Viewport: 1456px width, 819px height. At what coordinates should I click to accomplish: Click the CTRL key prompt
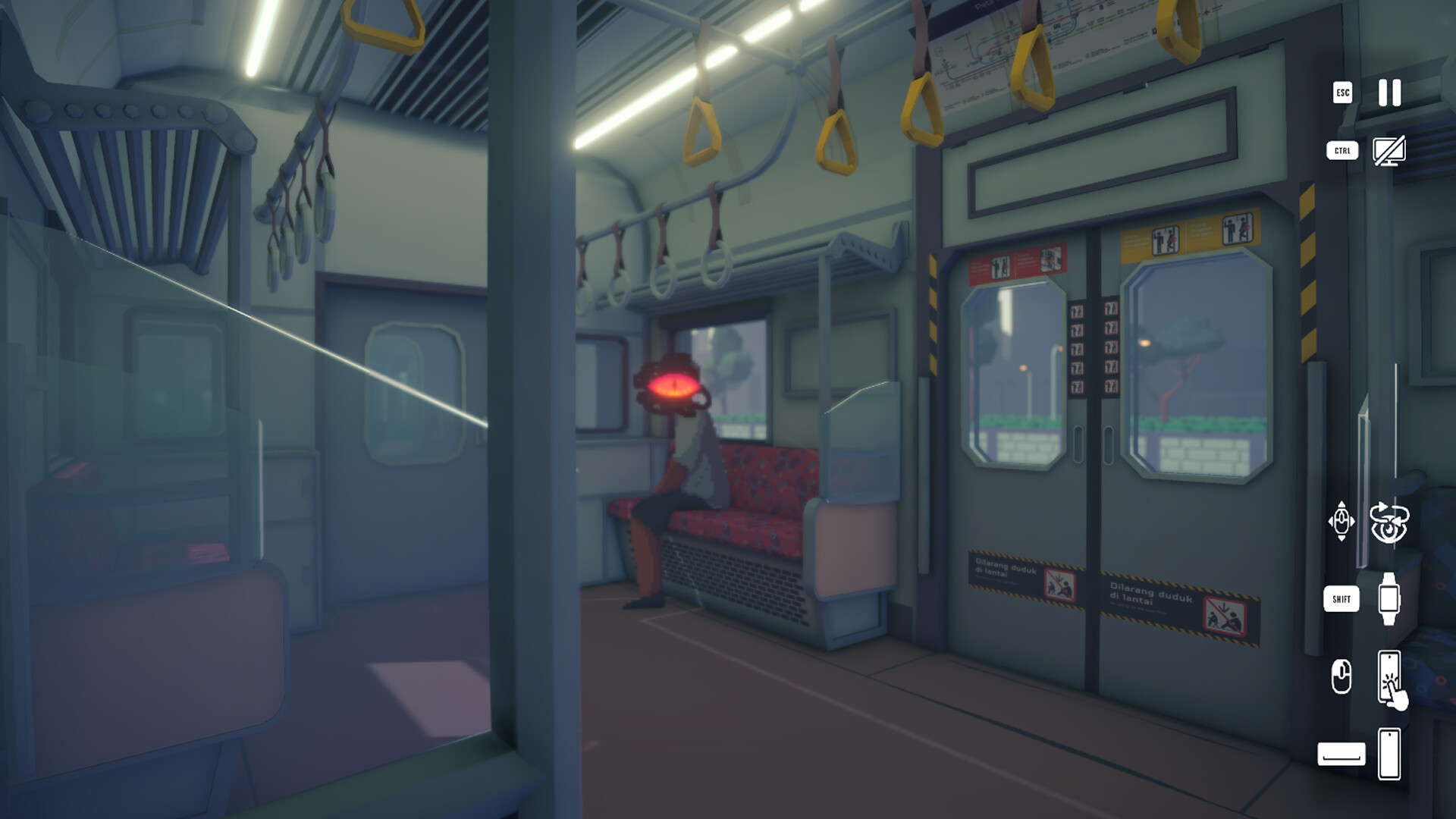point(1341,152)
